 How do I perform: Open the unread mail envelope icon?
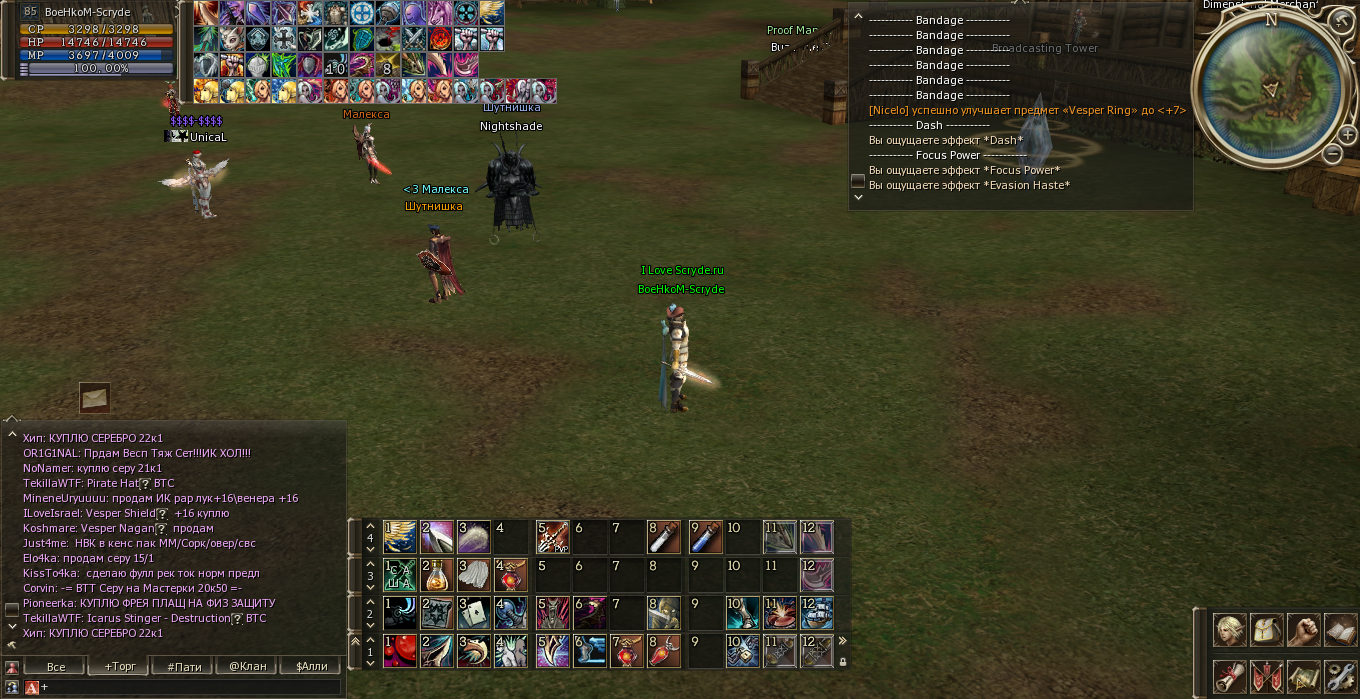point(95,398)
